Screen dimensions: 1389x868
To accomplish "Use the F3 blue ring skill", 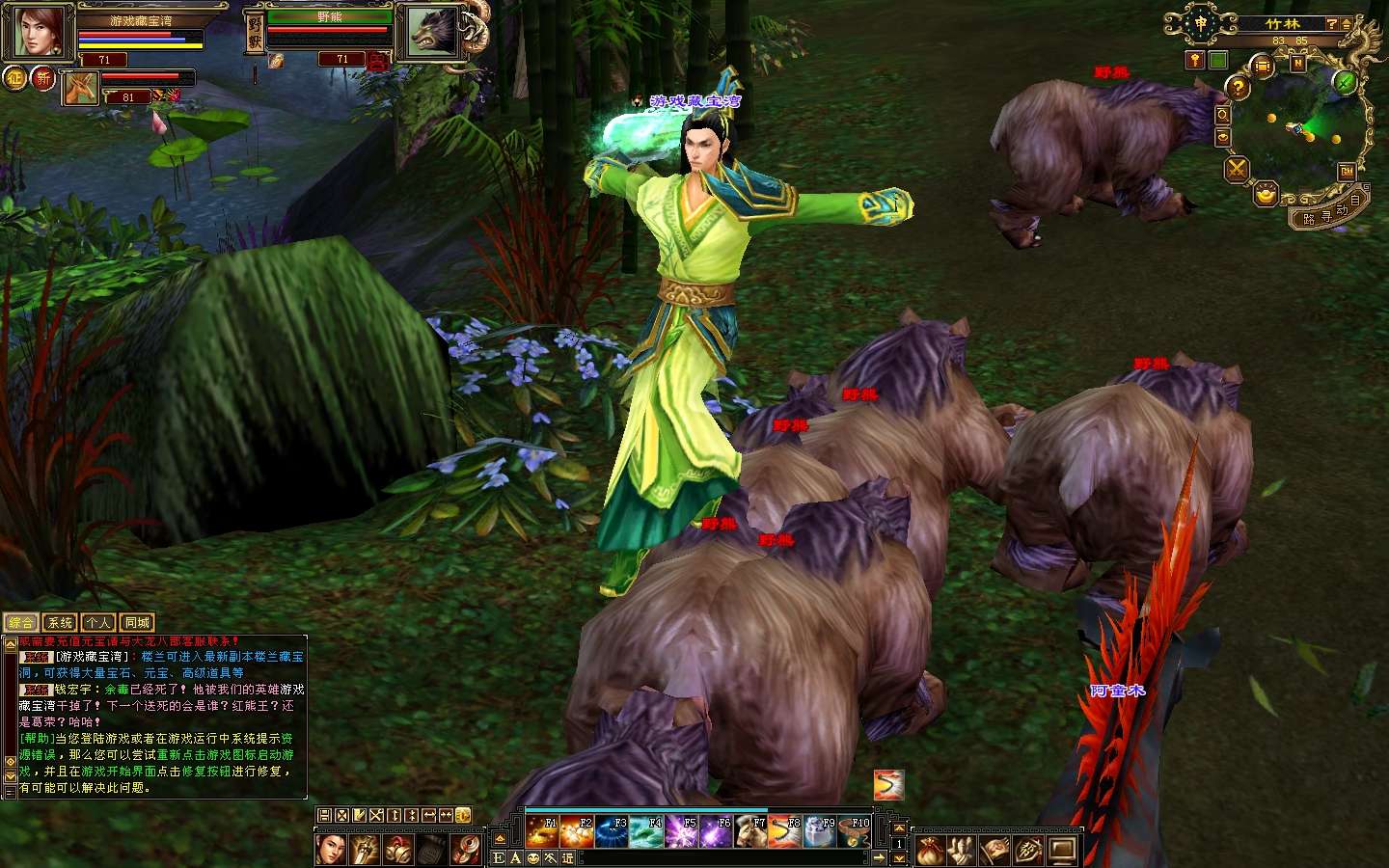I will 612,831.
